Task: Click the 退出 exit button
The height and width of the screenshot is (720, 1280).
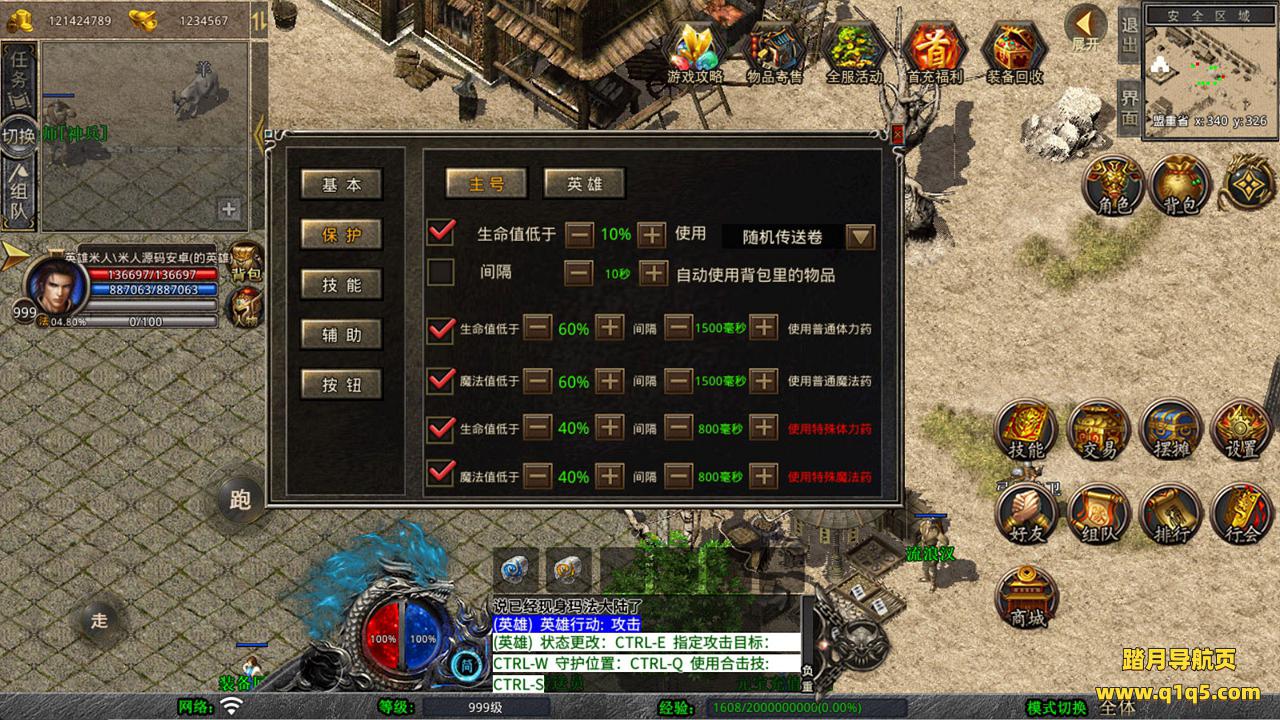Action: click(1129, 36)
